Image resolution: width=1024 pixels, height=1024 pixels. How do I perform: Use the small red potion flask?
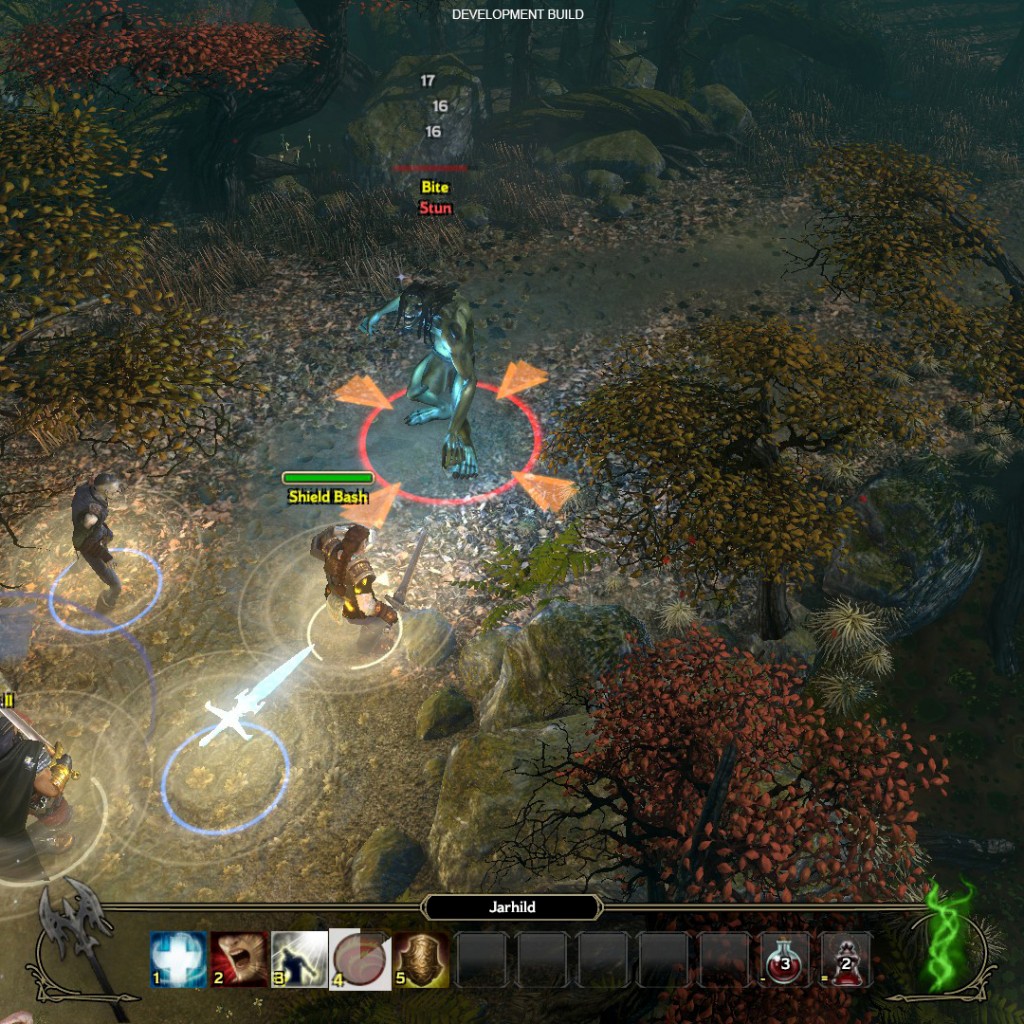click(x=846, y=960)
